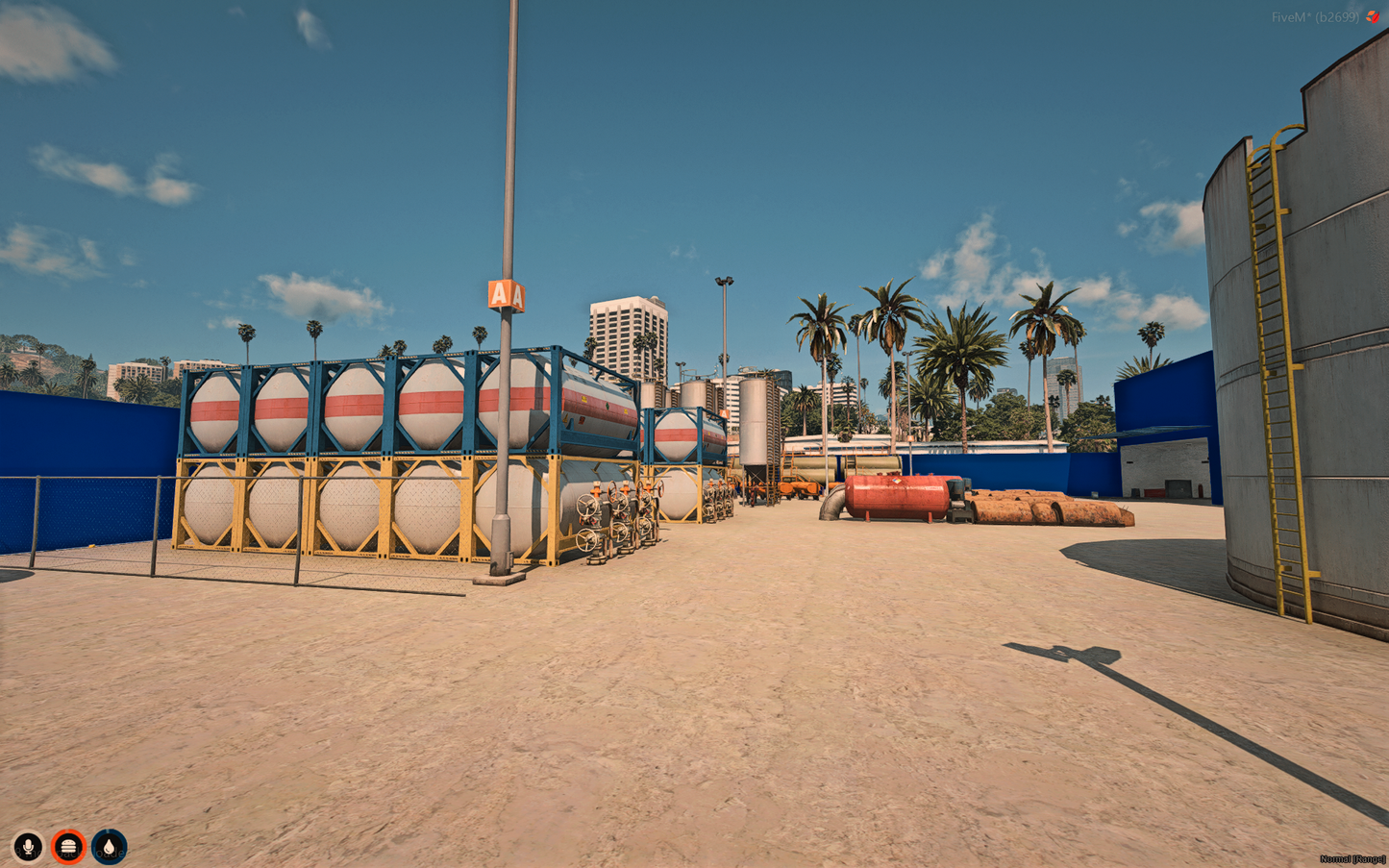This screenshot has width=1389, height=868.
Task: Click the leaf emblem beside the FiveM watermark
Action: (x=1373, y=15)
